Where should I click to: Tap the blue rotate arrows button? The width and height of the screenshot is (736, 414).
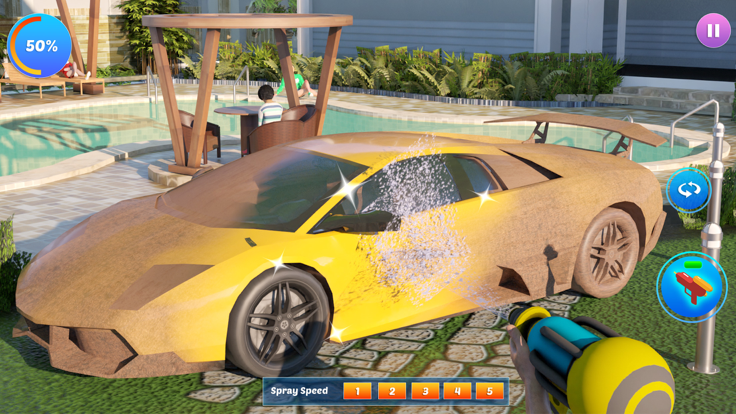click(688, 190)
